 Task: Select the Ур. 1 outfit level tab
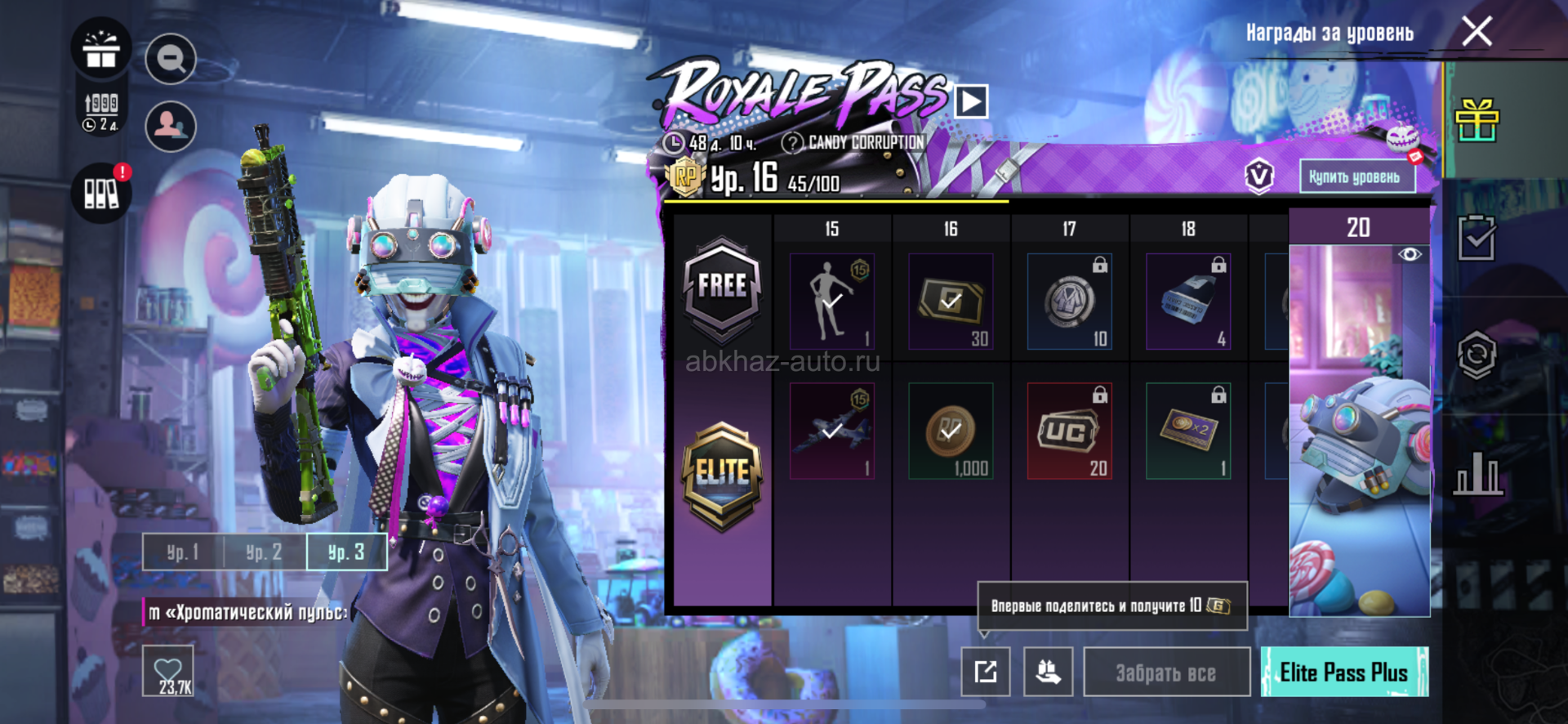tap(183, 552)
